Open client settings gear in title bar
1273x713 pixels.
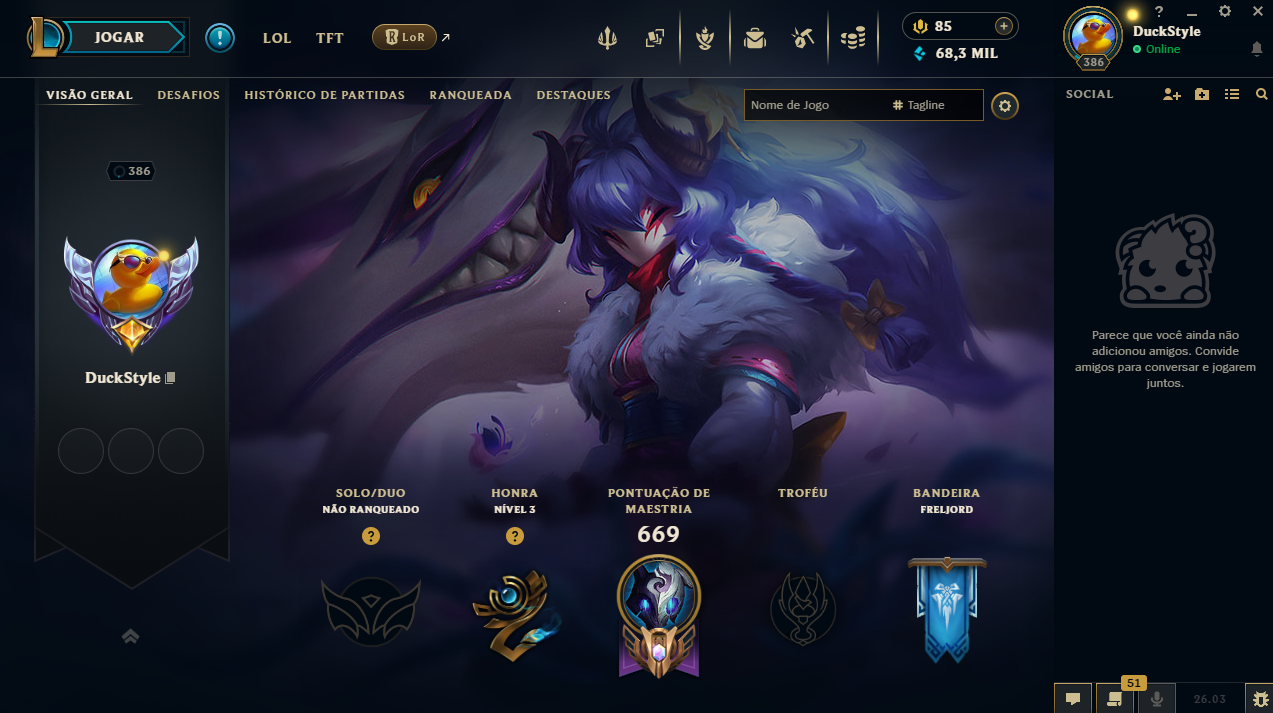pyautogui.click(x=1225, y=11)
